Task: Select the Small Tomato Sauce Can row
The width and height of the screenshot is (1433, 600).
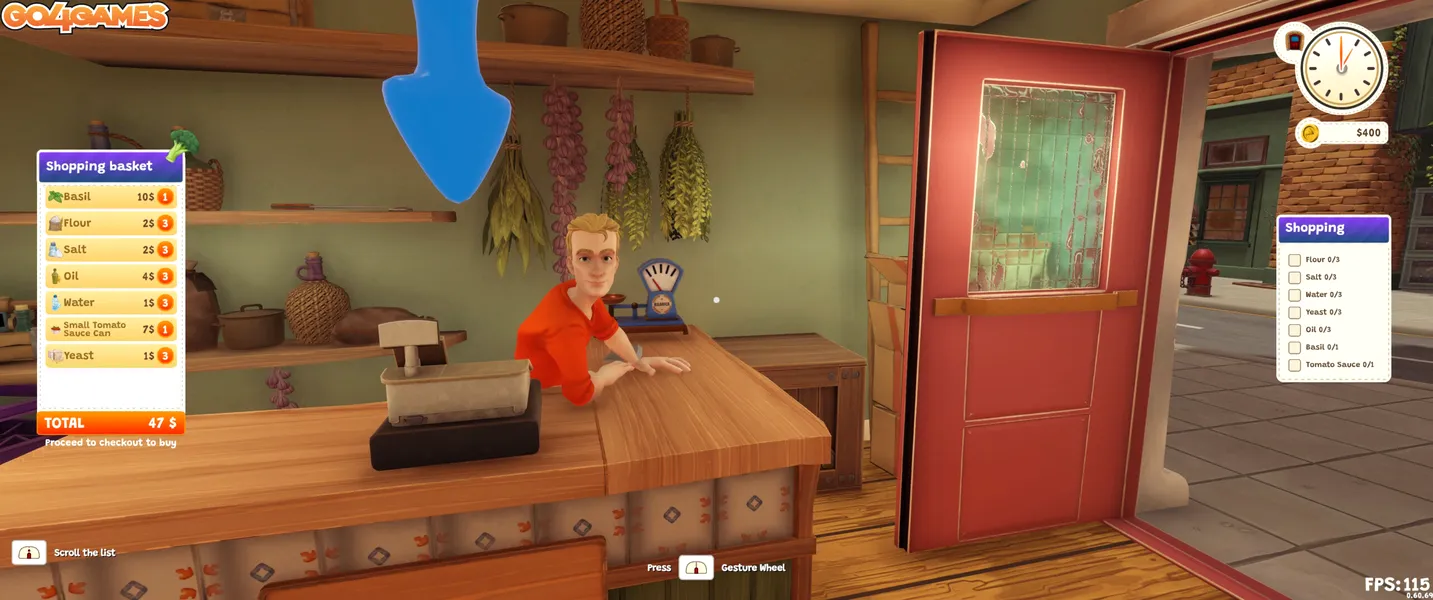Action: click(x=110, y=329)
